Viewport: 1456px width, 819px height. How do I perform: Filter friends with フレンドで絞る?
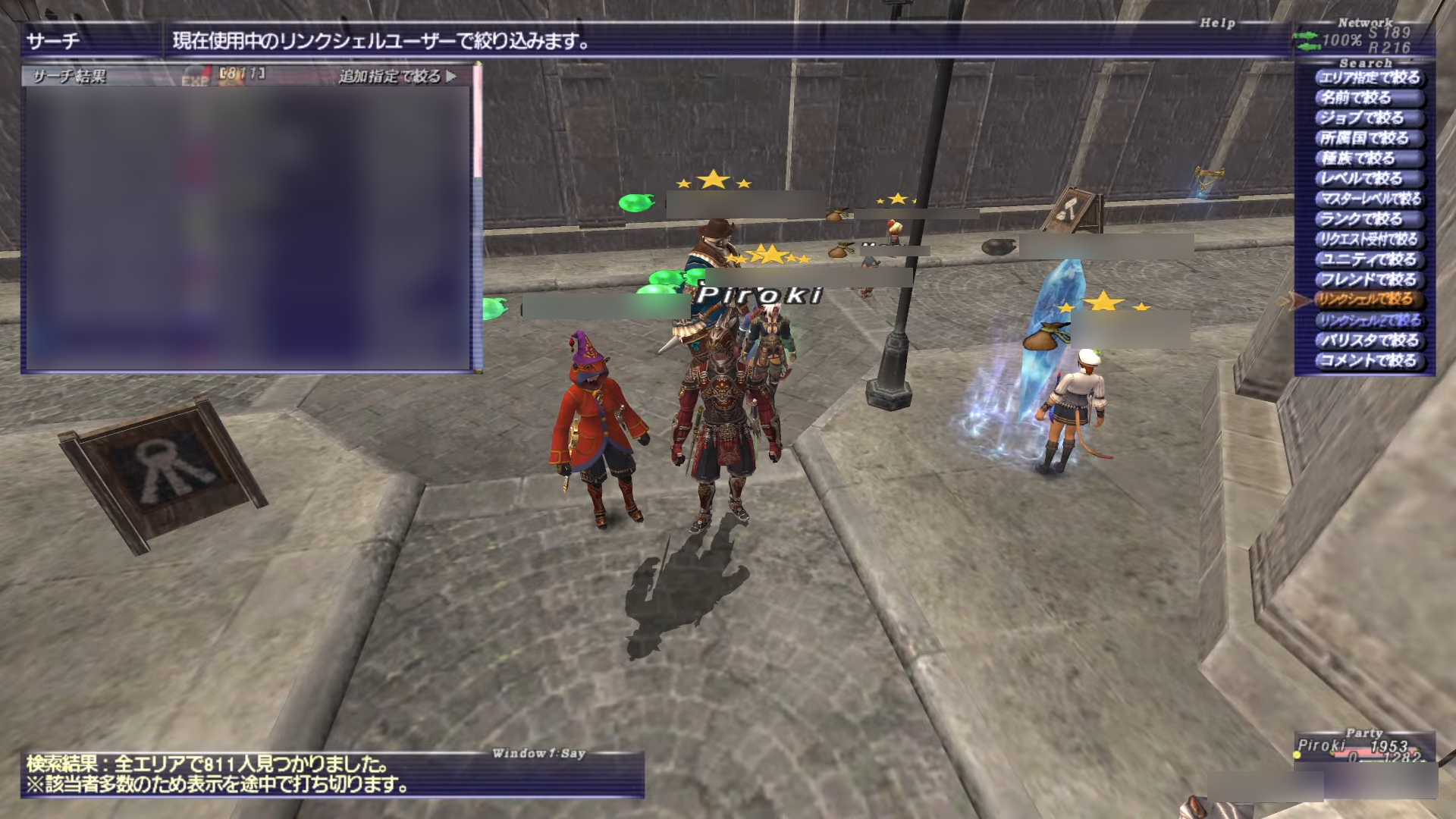(x=1369, y=280)
